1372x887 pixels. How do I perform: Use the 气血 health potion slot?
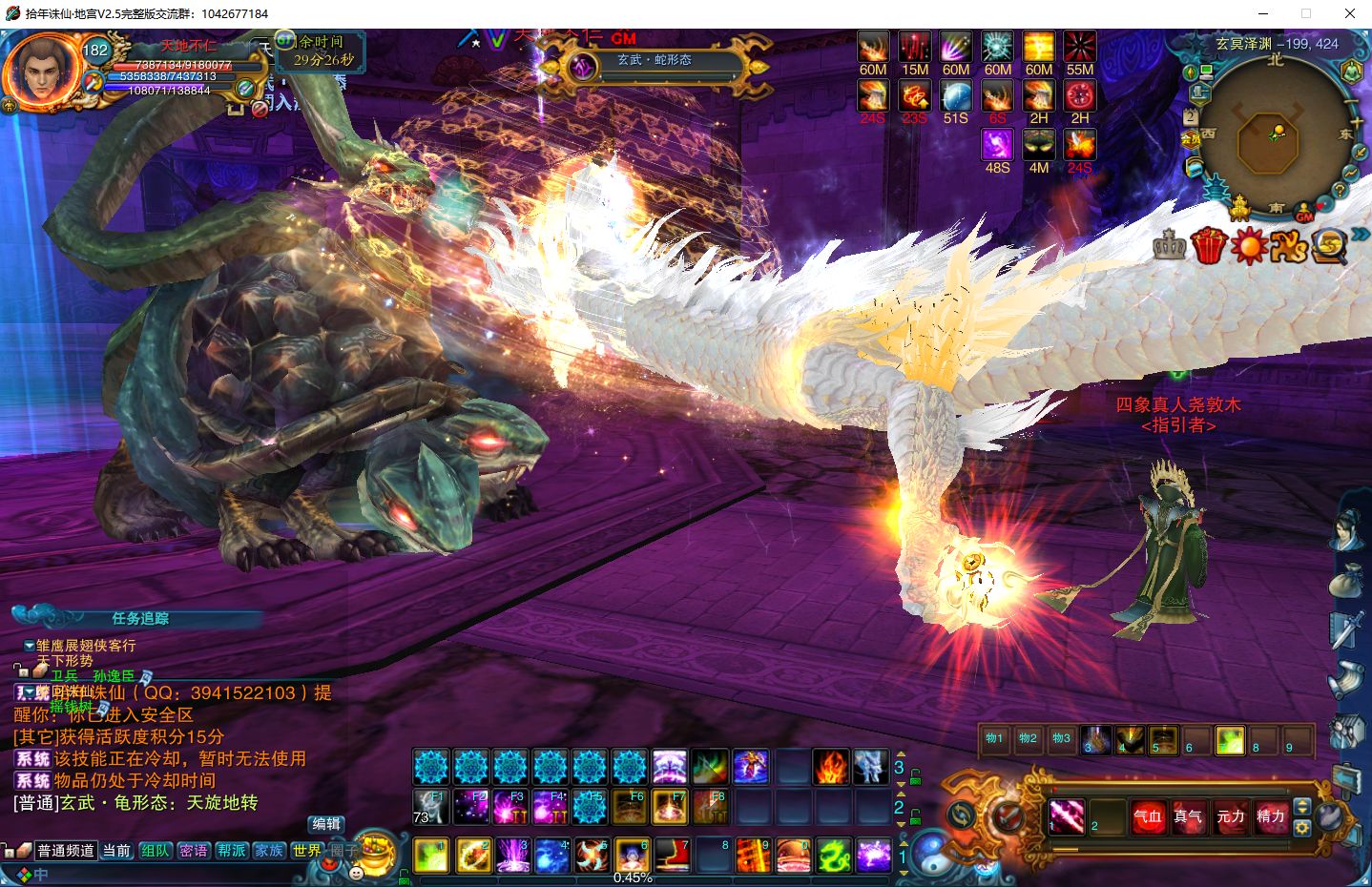pyautogui.click(x=1148, y=816)
